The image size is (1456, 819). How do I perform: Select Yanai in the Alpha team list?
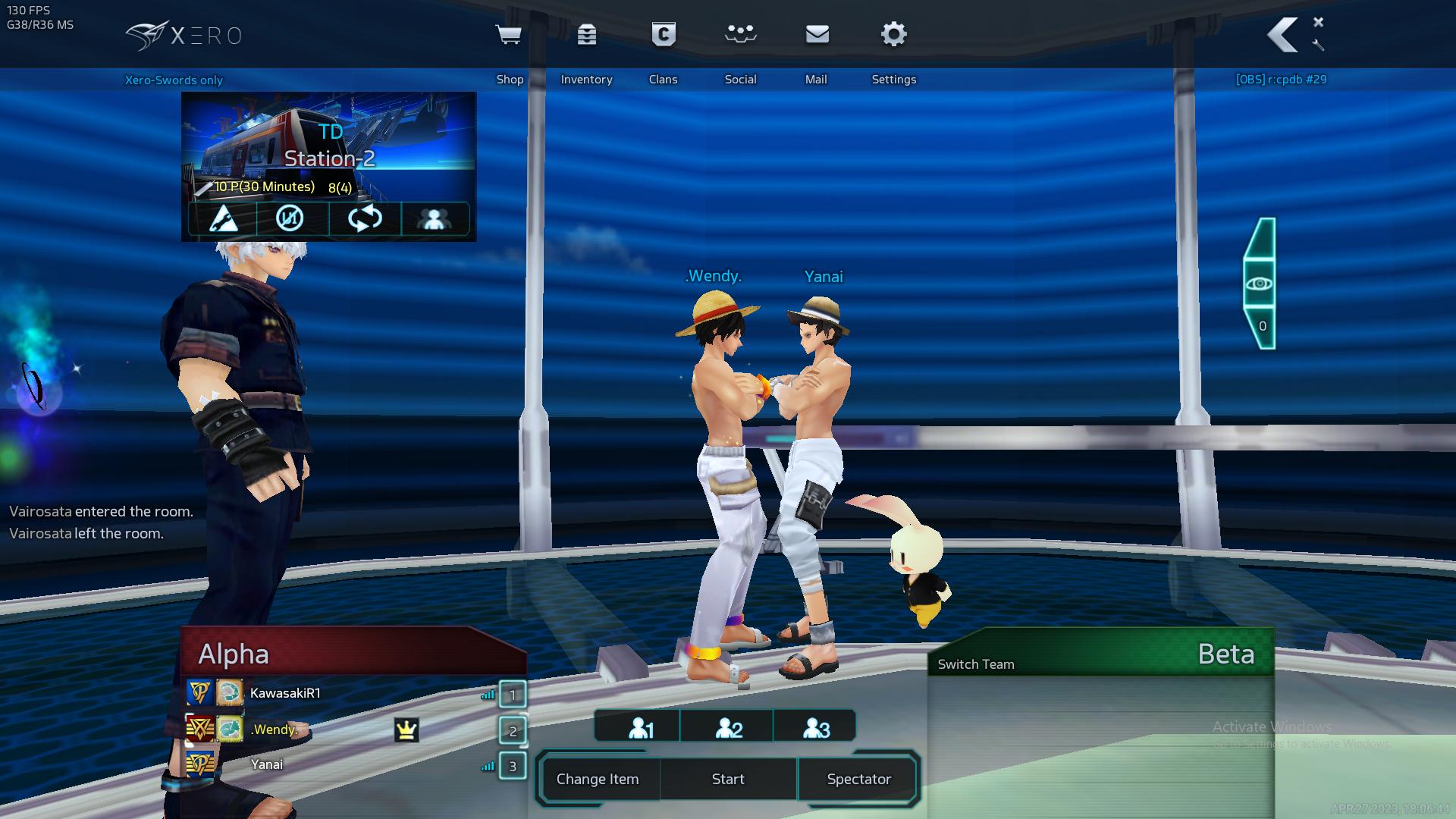[x=267, y=764]
